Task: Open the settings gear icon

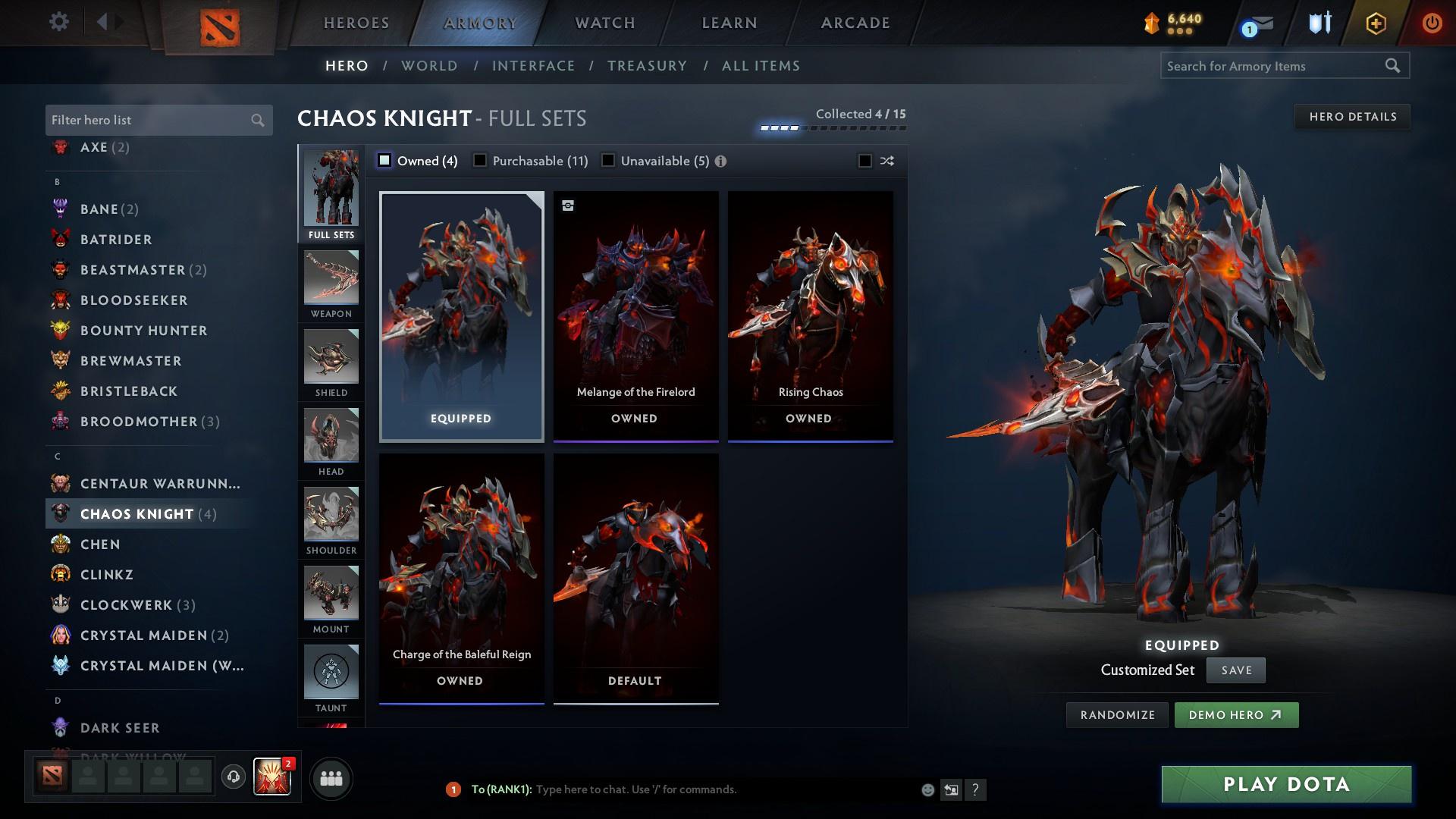Action: [x=58, y=22]
